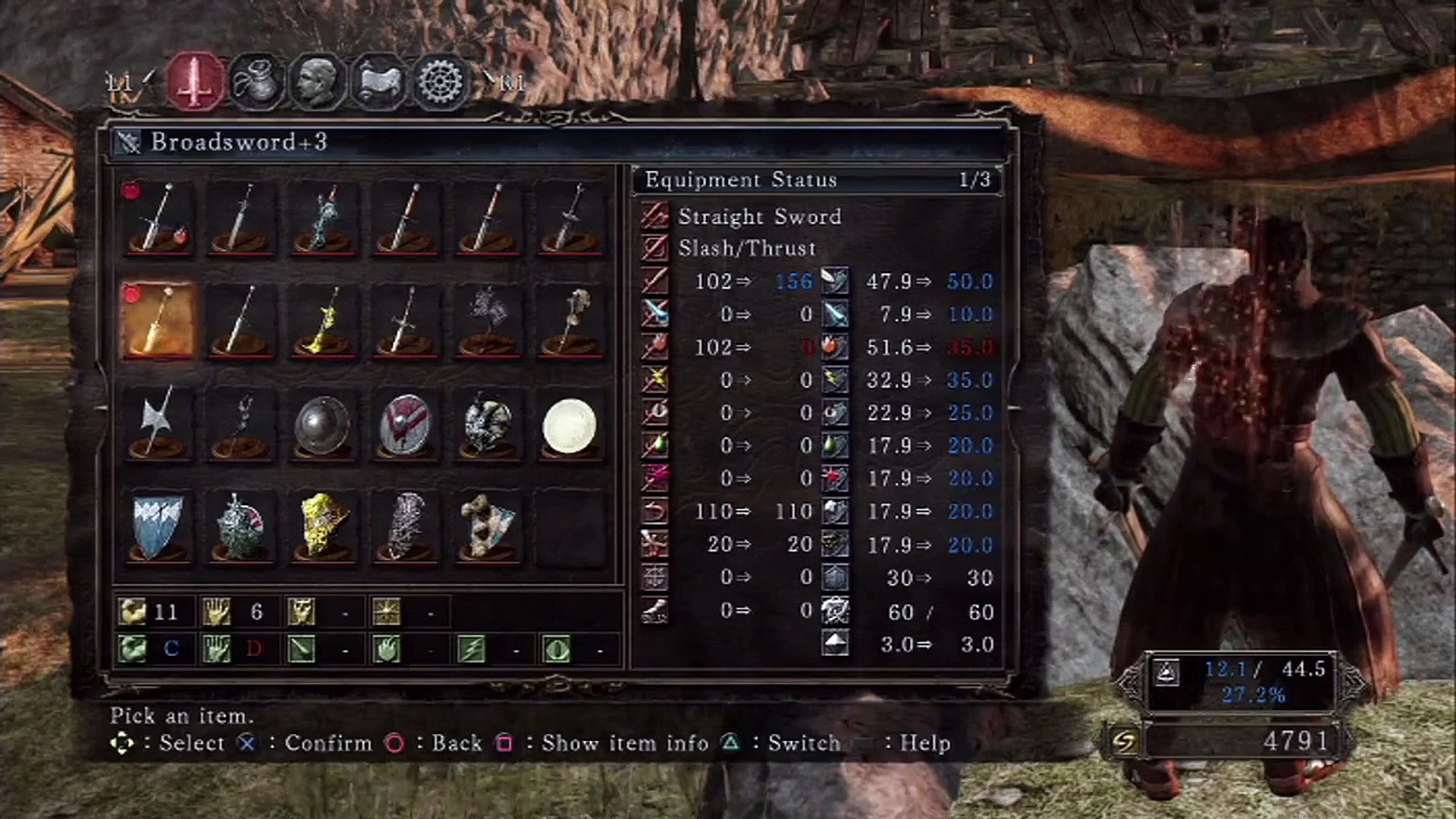Switch to the inventory bag tab
Screen dimensions: 1456x819
click(x=257, y=81)
